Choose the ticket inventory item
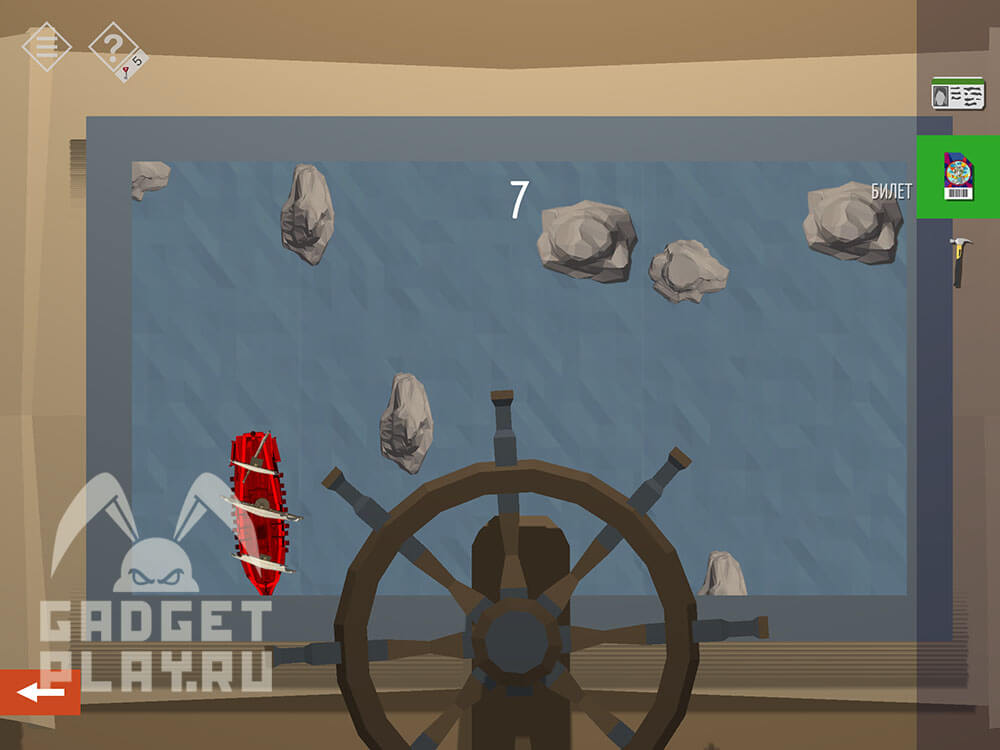1000x750 pixels. click(x=958, y=177)
